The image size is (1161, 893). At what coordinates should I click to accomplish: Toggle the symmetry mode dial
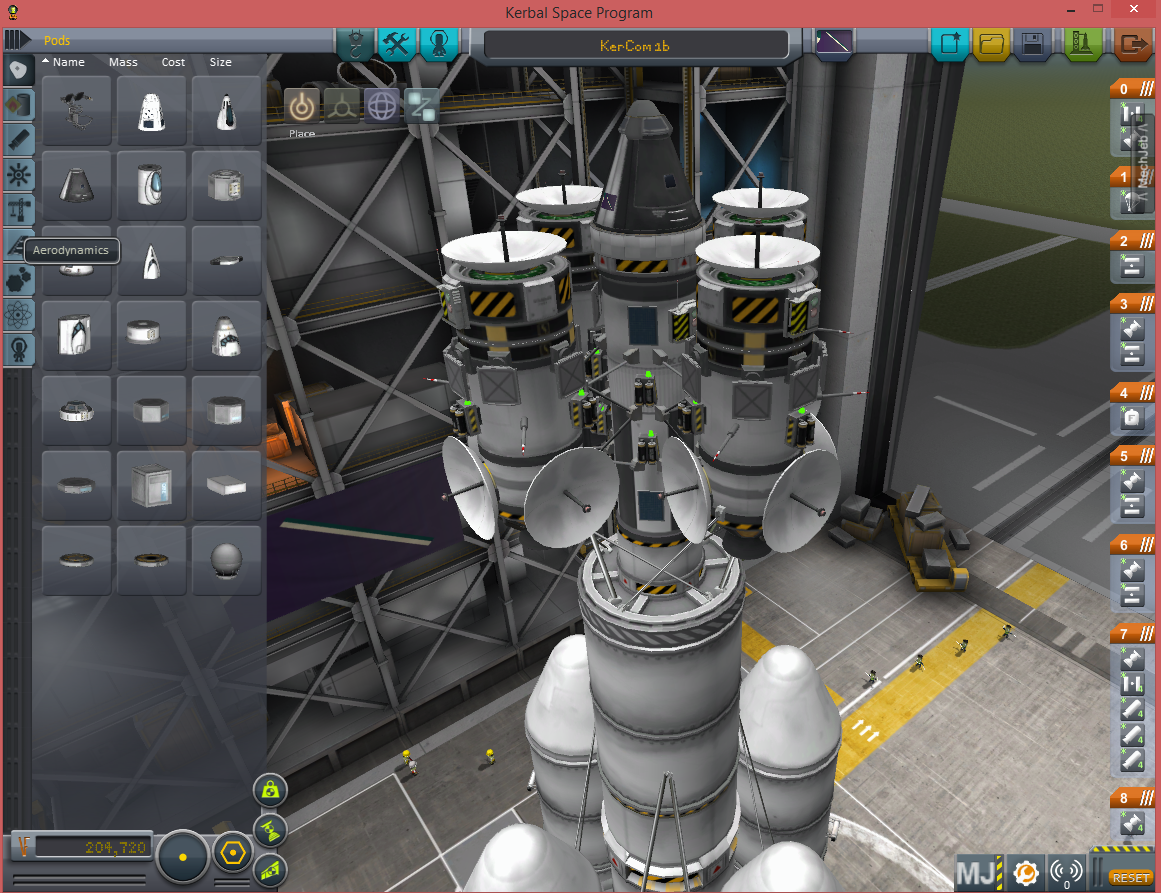[x=183, y=857]
